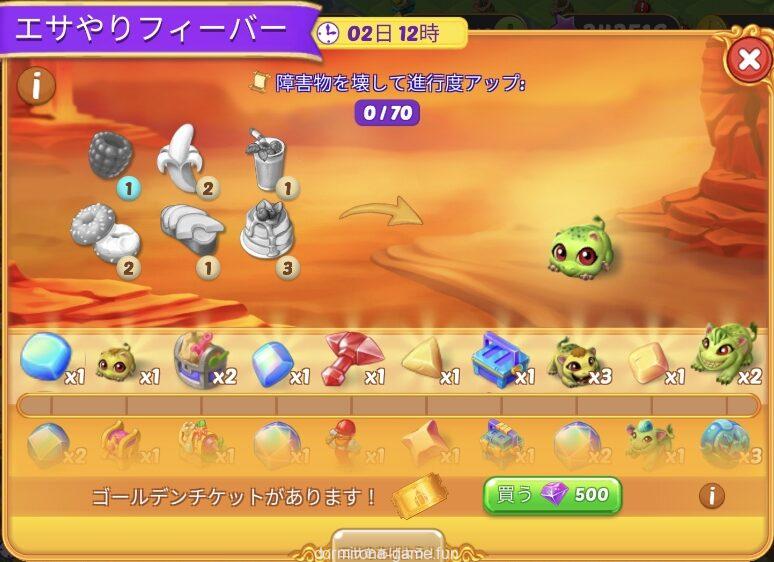Close the feeding fever event panel
This screenshot has width=774, height=562.
[x=747, y=60]
